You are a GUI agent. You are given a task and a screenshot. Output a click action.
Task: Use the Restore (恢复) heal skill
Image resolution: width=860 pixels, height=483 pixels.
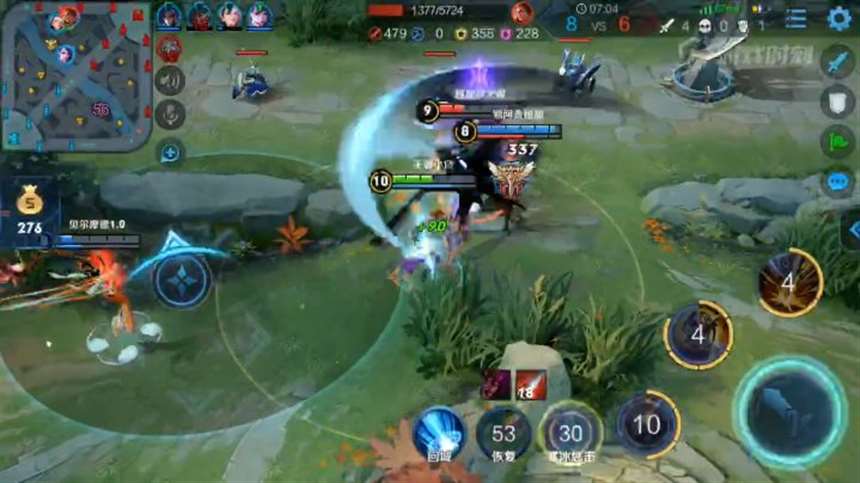pyautogui.click(x=503, y=434)
